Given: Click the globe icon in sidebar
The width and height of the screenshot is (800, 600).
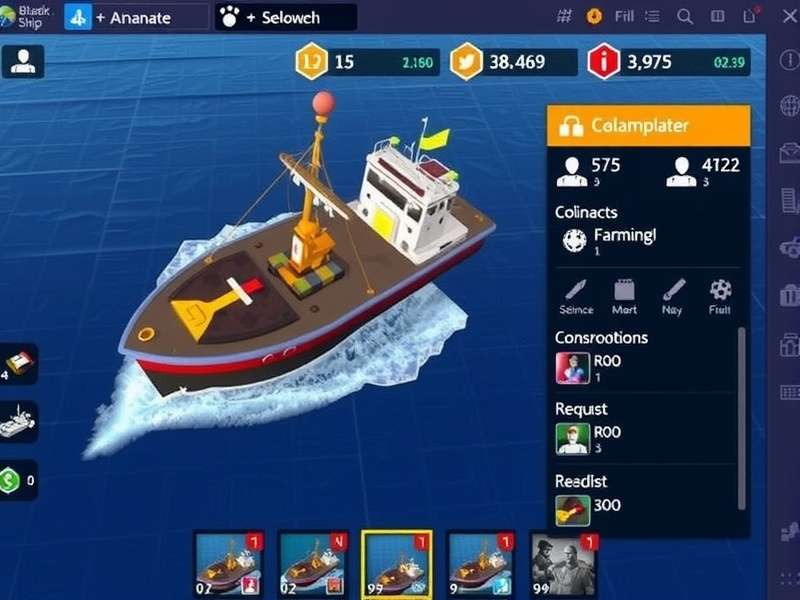Looking at the screenshot, I should point(789,106).
